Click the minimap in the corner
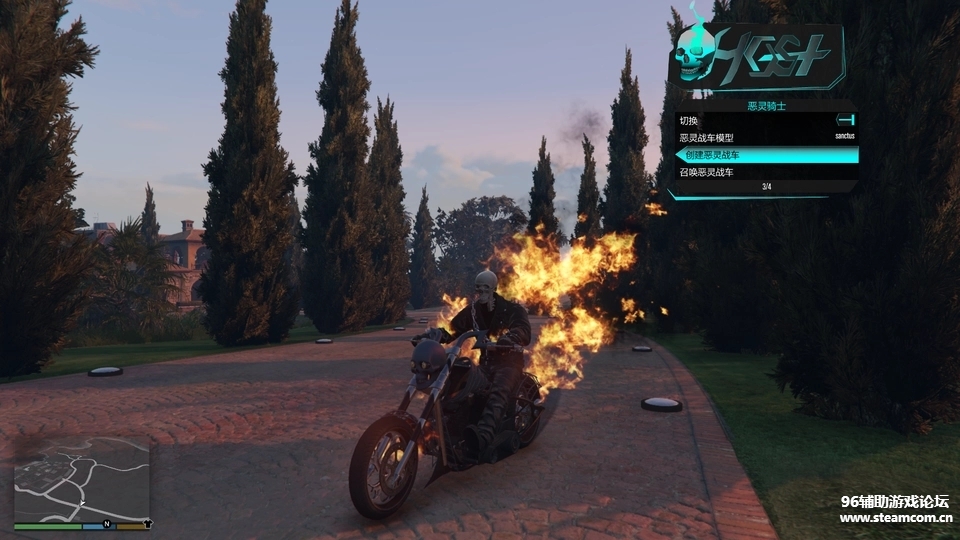This screenshot has width=960, height=540. tap(81, 478)
